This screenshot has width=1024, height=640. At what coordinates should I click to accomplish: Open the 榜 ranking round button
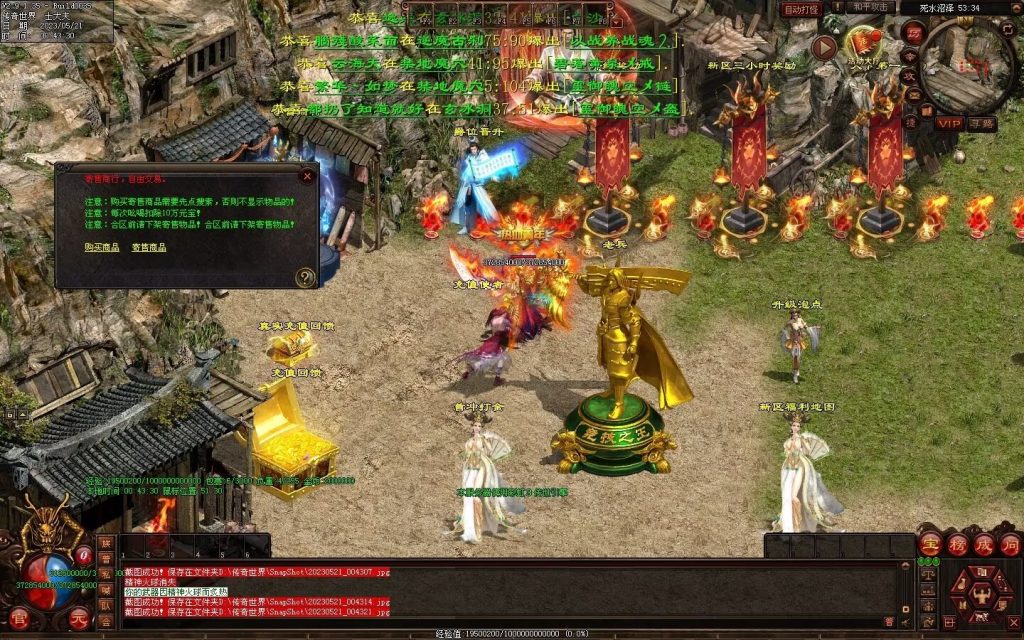pos(957,544)
